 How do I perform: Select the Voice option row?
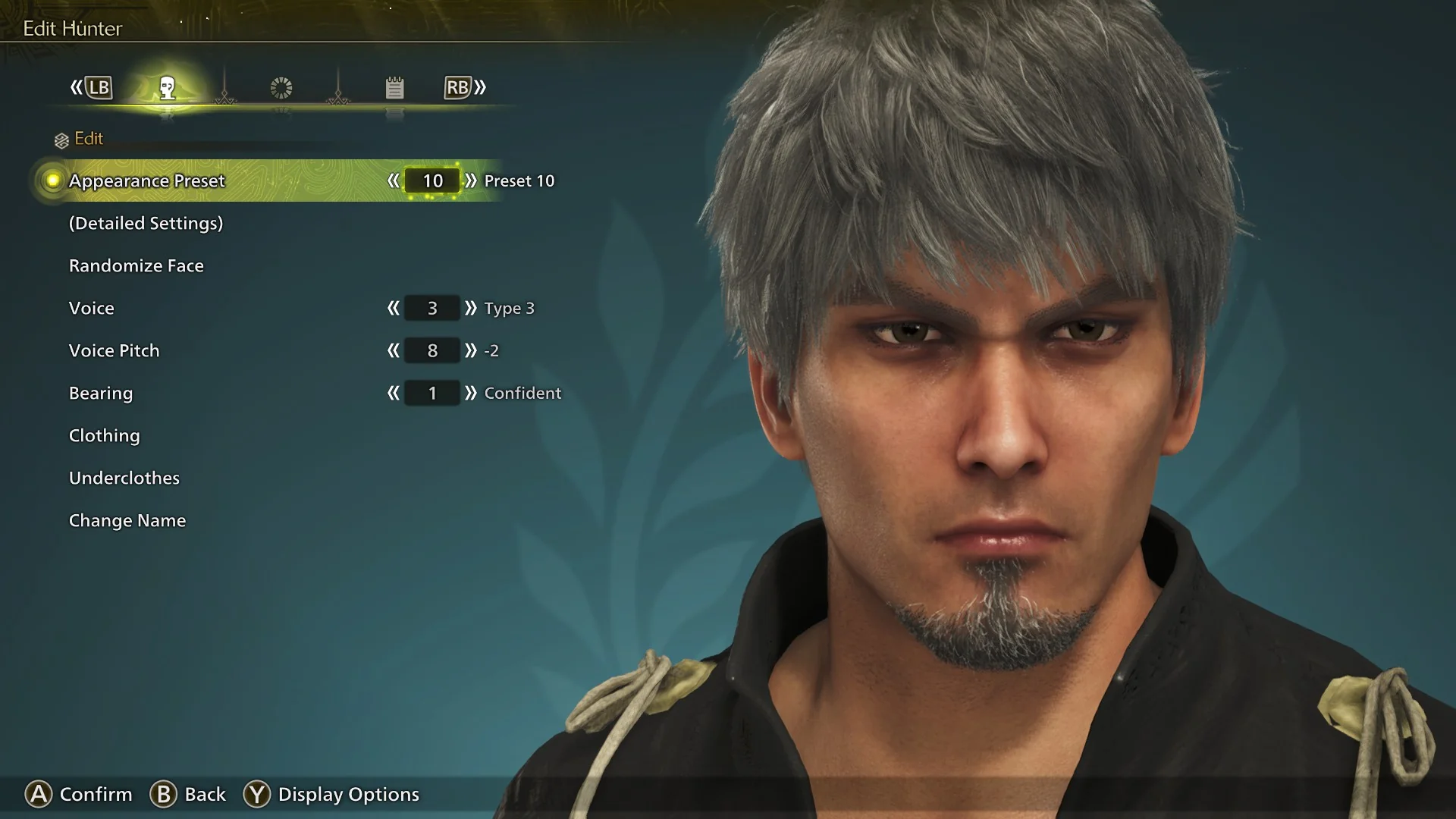coord(92,308)
